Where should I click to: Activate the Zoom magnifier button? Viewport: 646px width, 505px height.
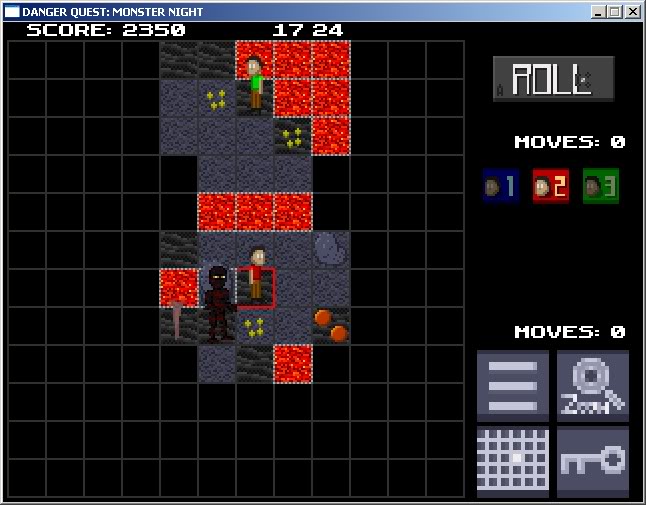[x=593, y=385]
